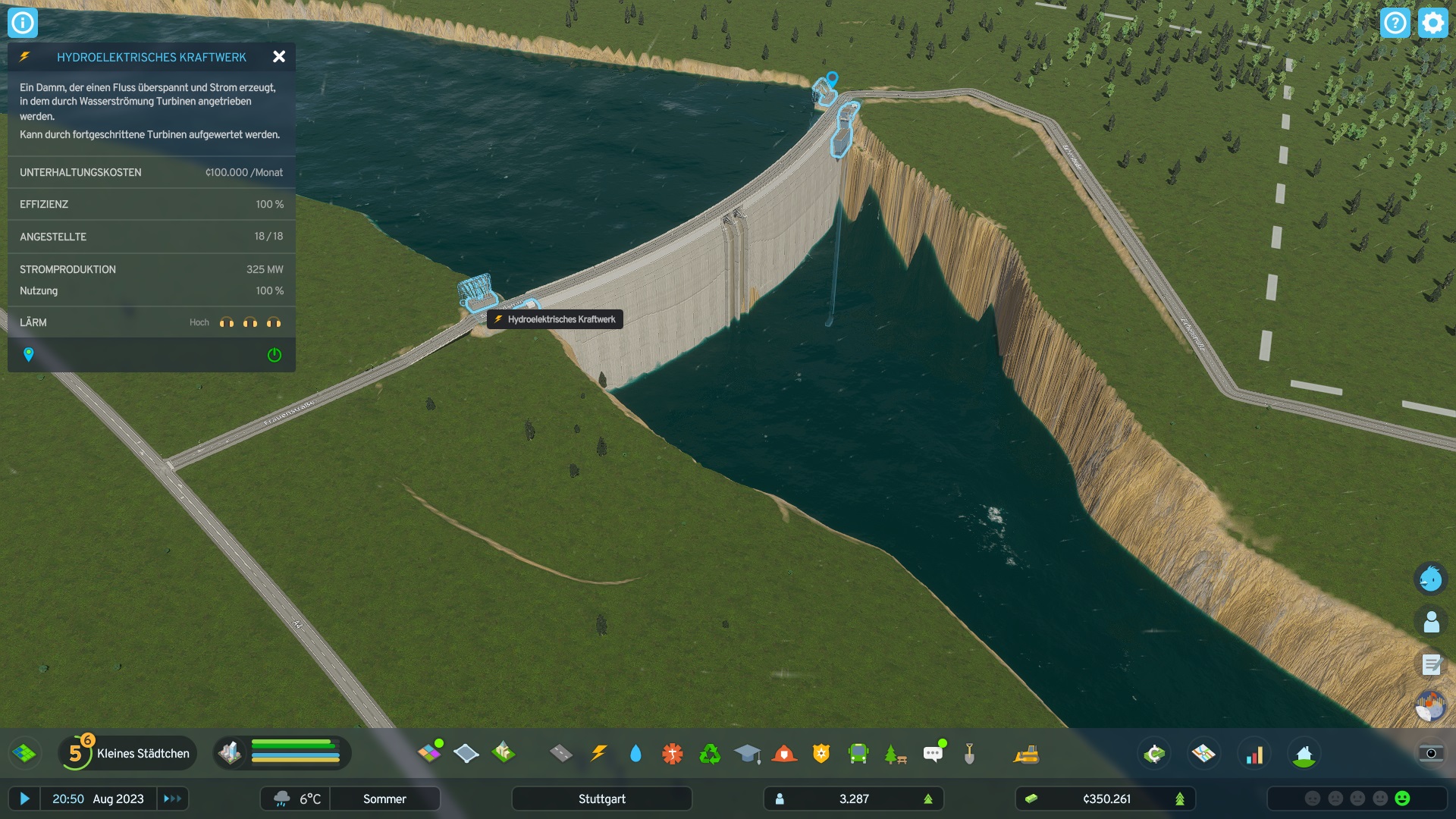This screenshot has height=819, width=1456.
Task: Select the bulldozer demolition tool
Action: click(x=1025, y=753)
